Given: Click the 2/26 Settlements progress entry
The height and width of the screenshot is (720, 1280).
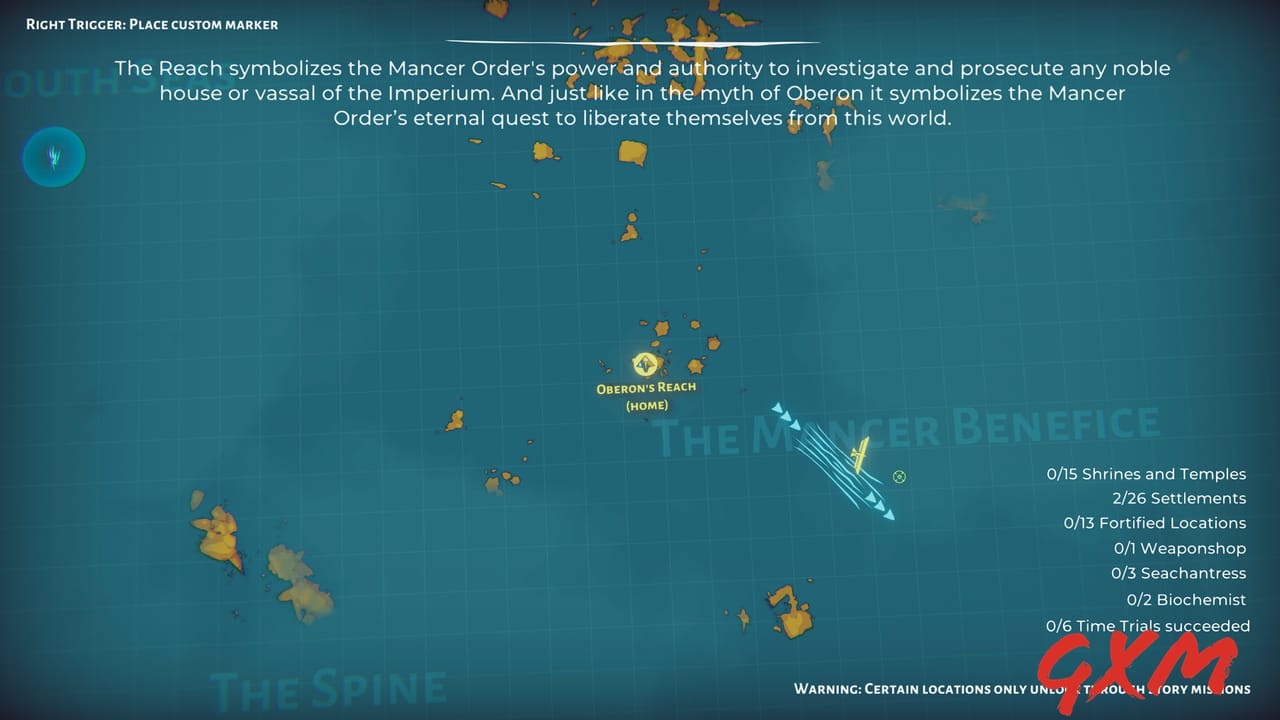Looking at the screenshot, I should click(1180, 497).
